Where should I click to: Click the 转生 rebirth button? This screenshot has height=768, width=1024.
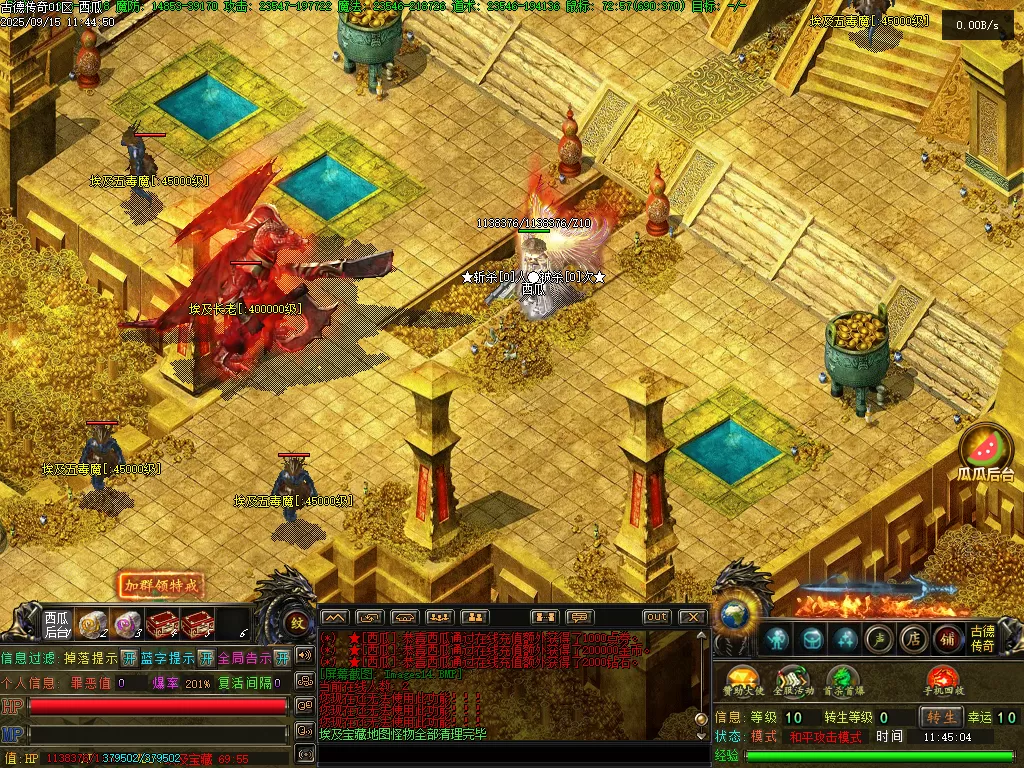[x=941, y=717]
